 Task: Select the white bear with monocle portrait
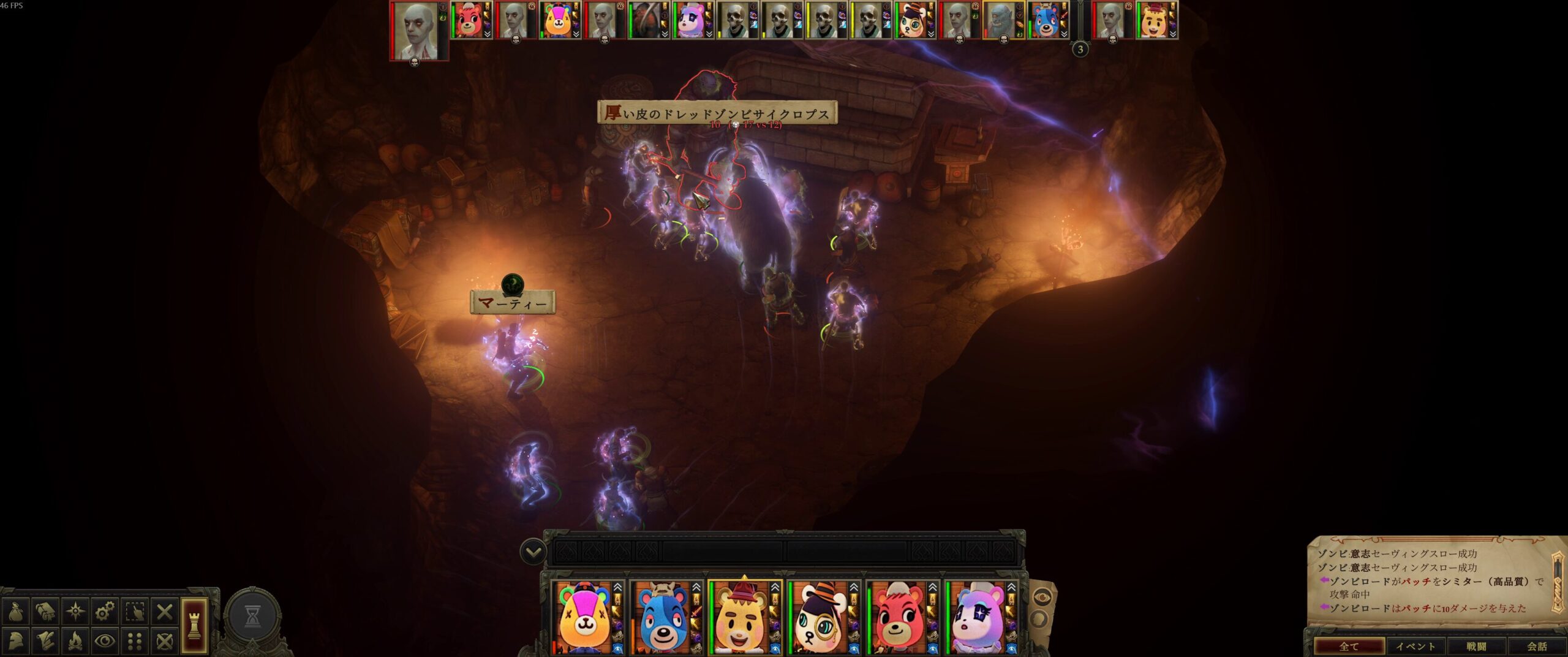point(818,619)
